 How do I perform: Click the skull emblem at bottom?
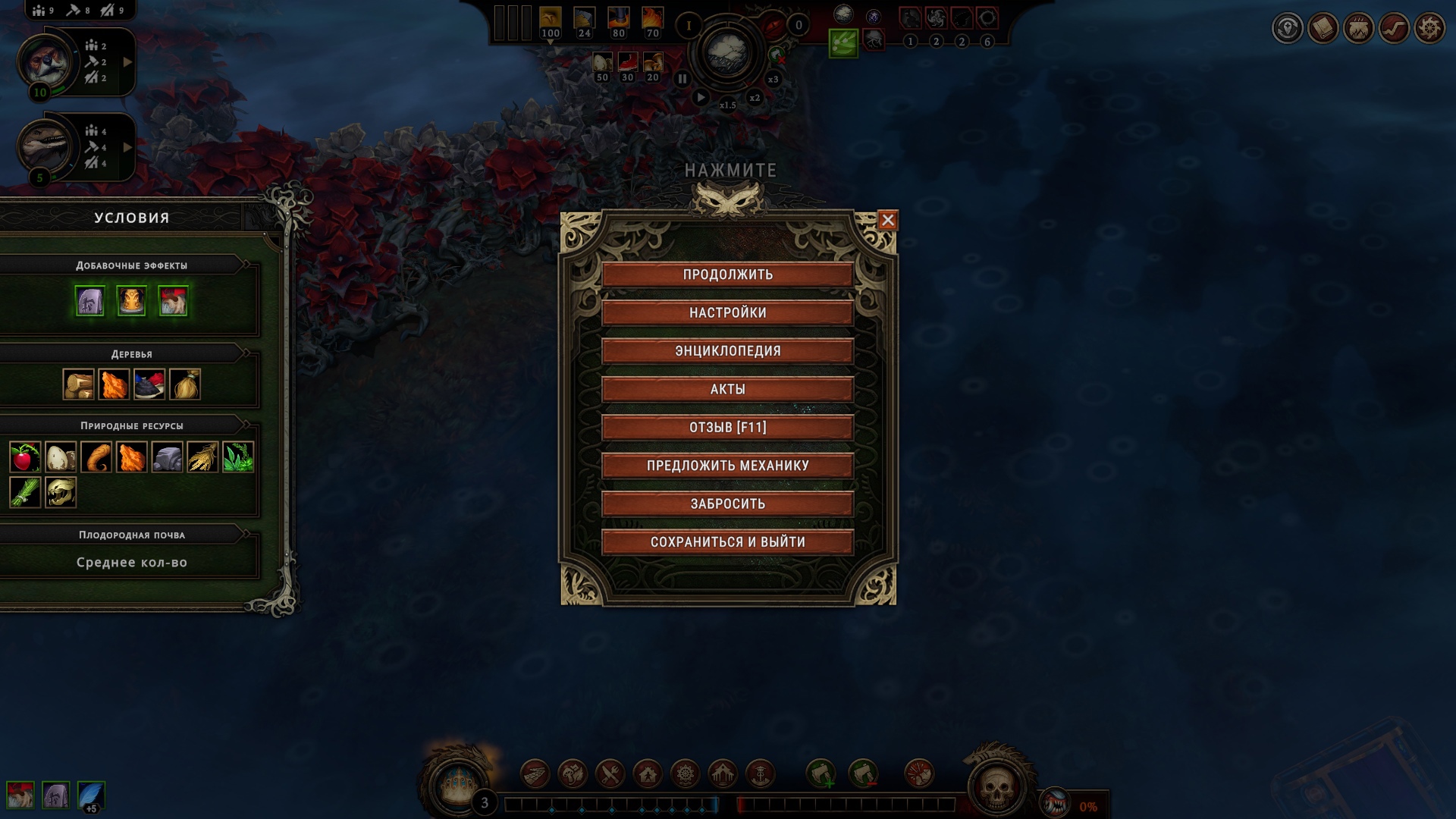click(996, 787)
